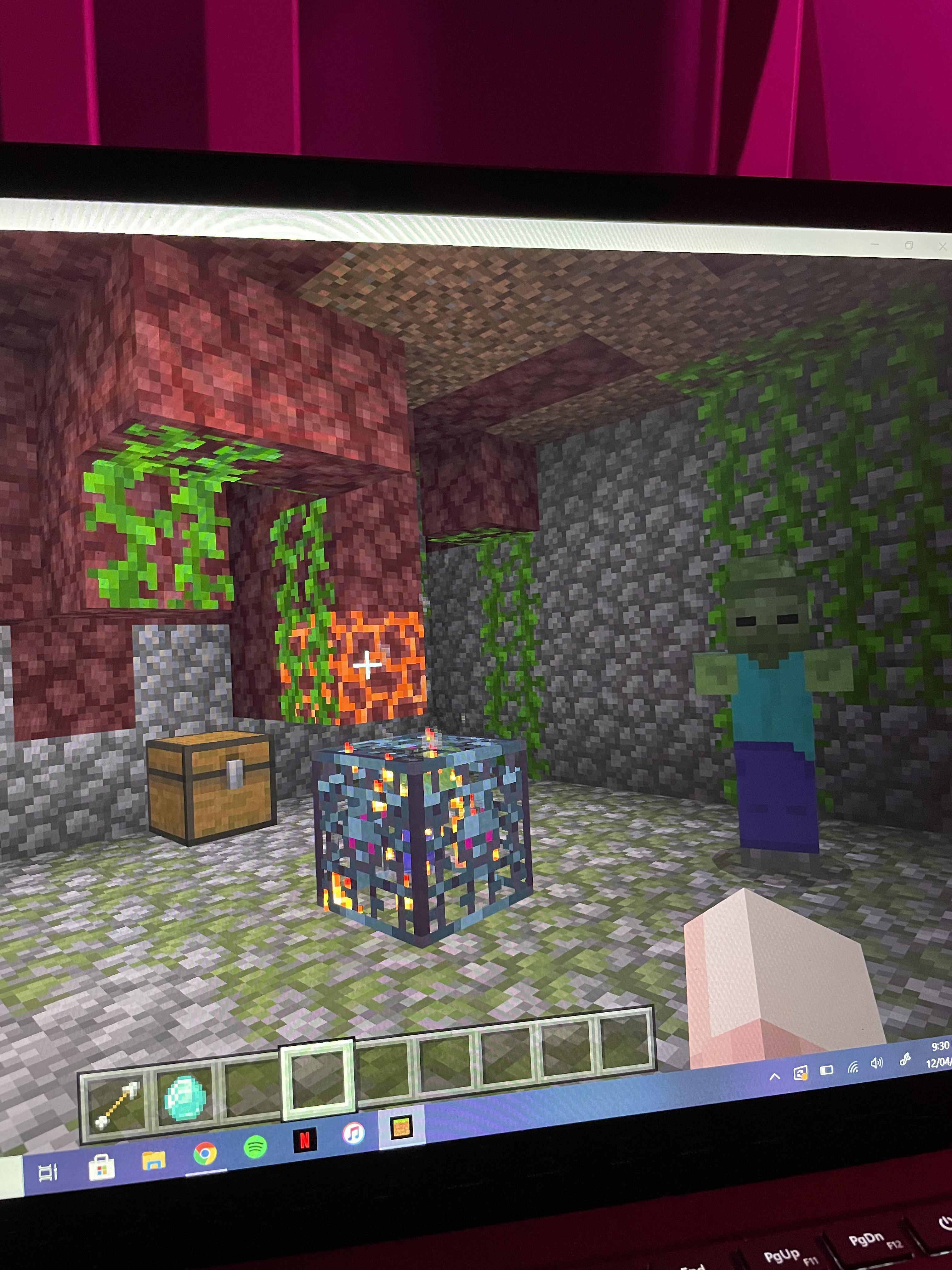The image size is (952, 1270).
Task: Toggle battery status from the tray
Action: pos(828,1069)
